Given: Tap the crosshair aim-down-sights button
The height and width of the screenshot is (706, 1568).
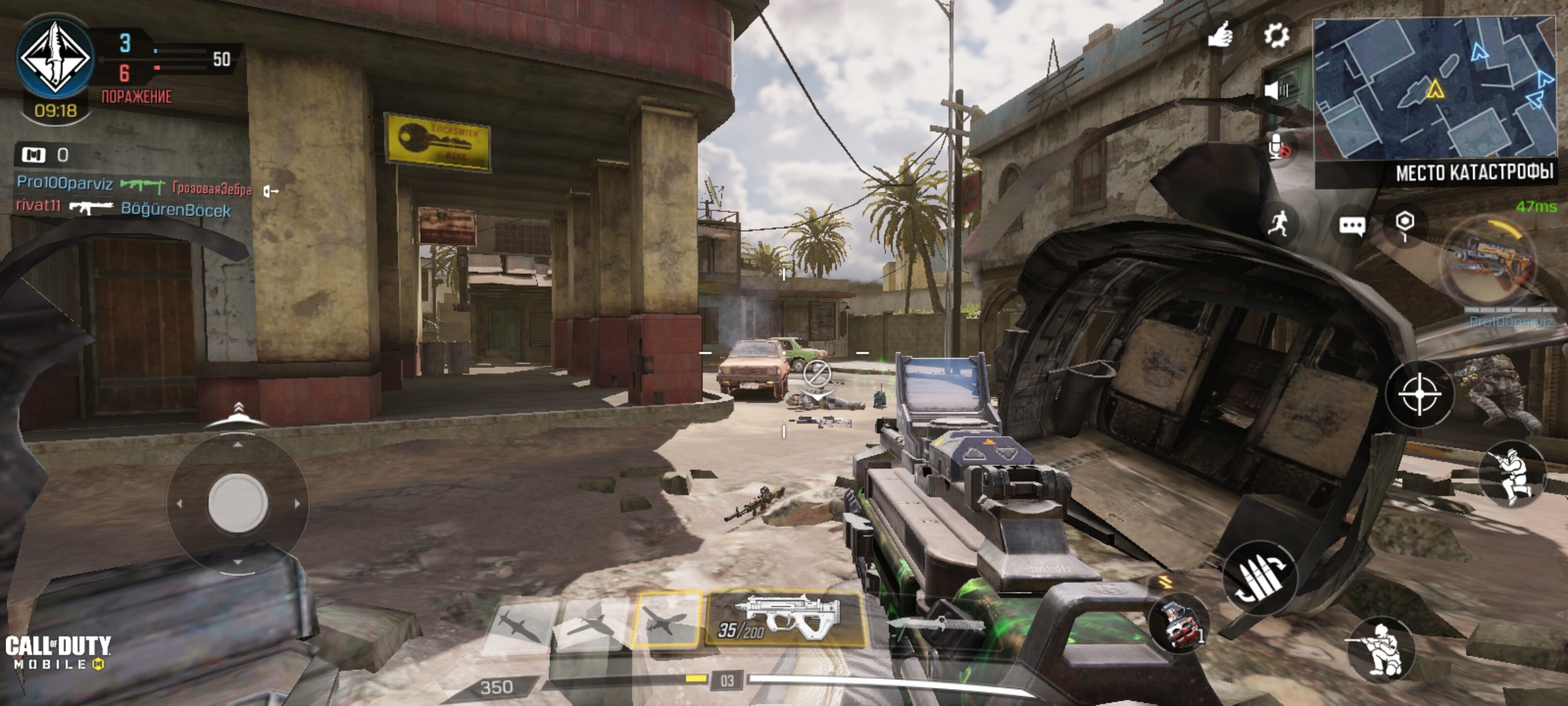Looking at the screenshot, I should [1419, 395].
